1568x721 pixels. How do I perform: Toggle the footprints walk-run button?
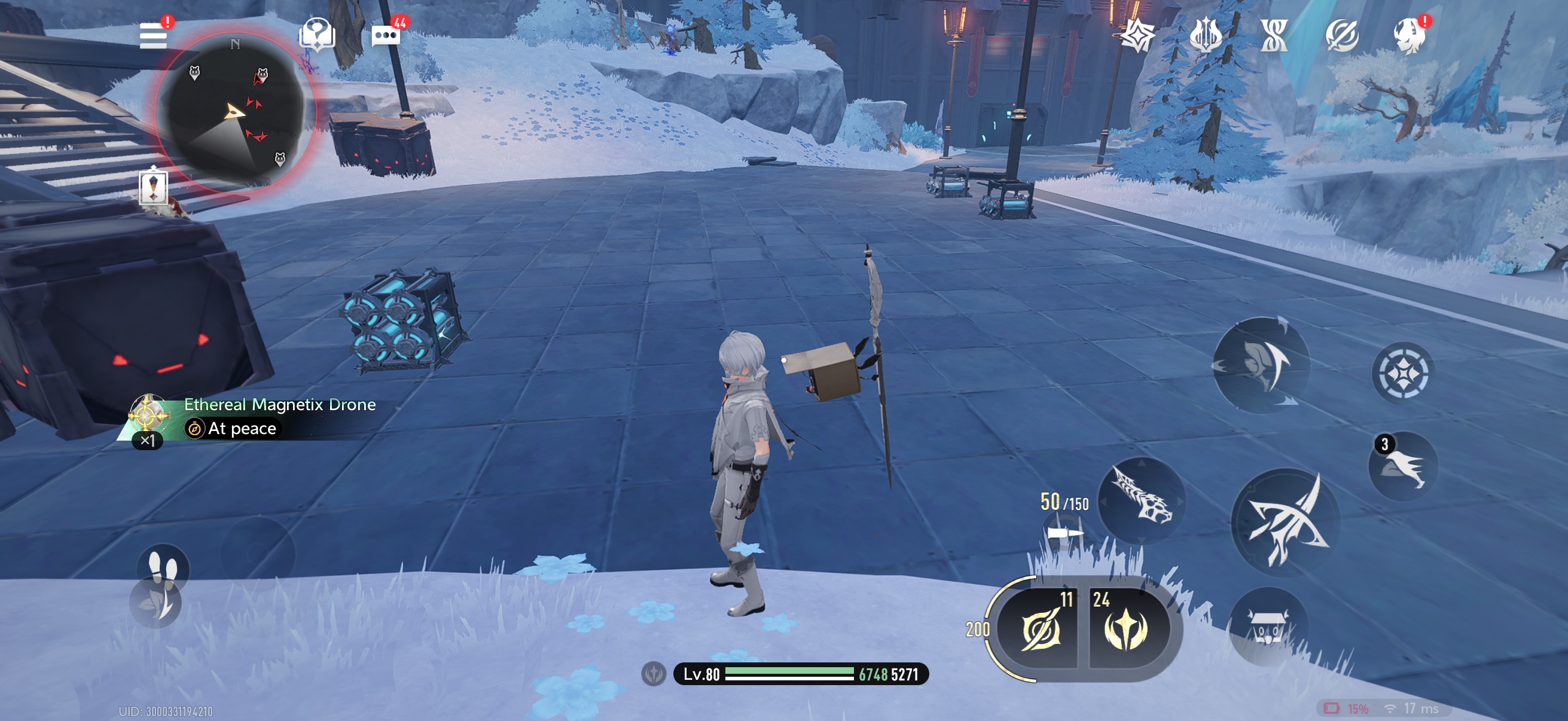click(163, 568)
